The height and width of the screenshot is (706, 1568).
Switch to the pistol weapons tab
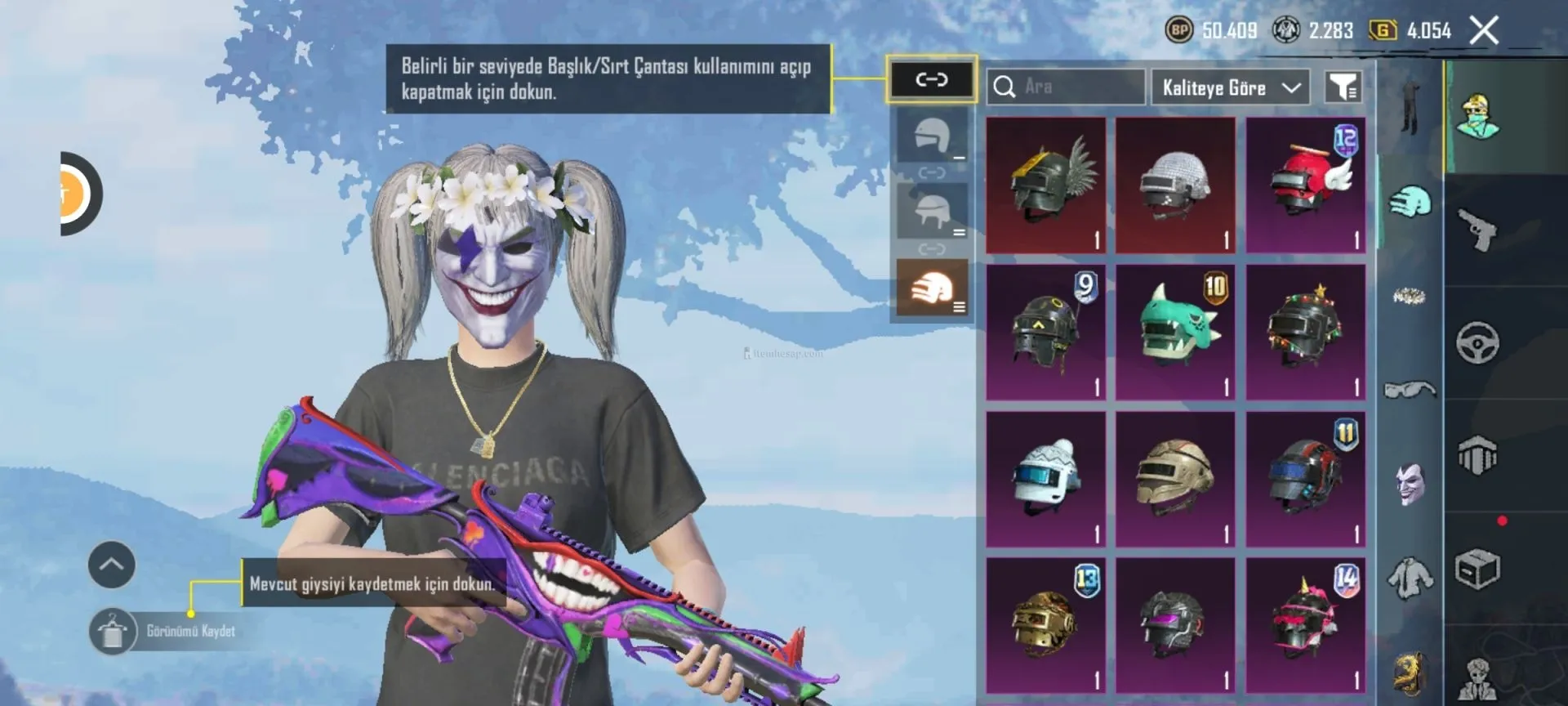[x=1477, y=230]
